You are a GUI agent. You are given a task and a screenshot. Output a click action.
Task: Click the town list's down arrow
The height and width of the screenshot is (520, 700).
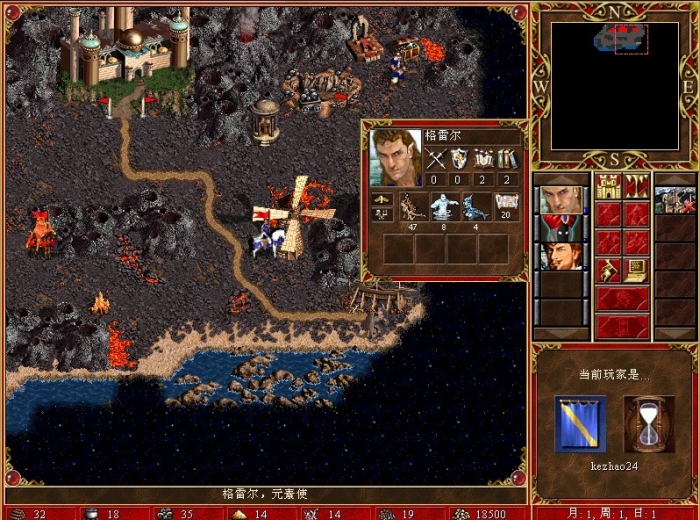coord(674,333)
